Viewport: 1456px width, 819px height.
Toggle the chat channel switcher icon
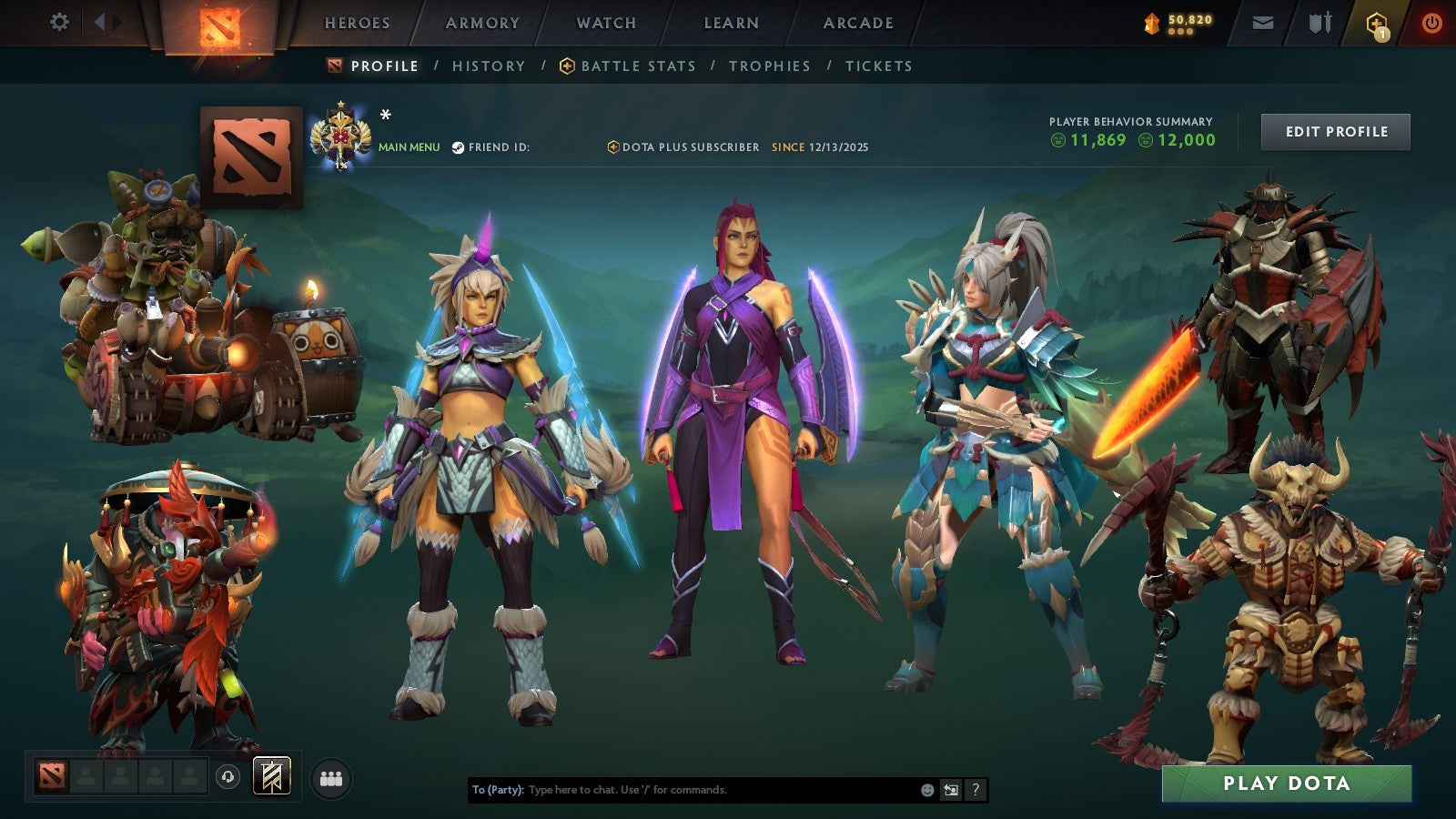[x=952, y=790]
